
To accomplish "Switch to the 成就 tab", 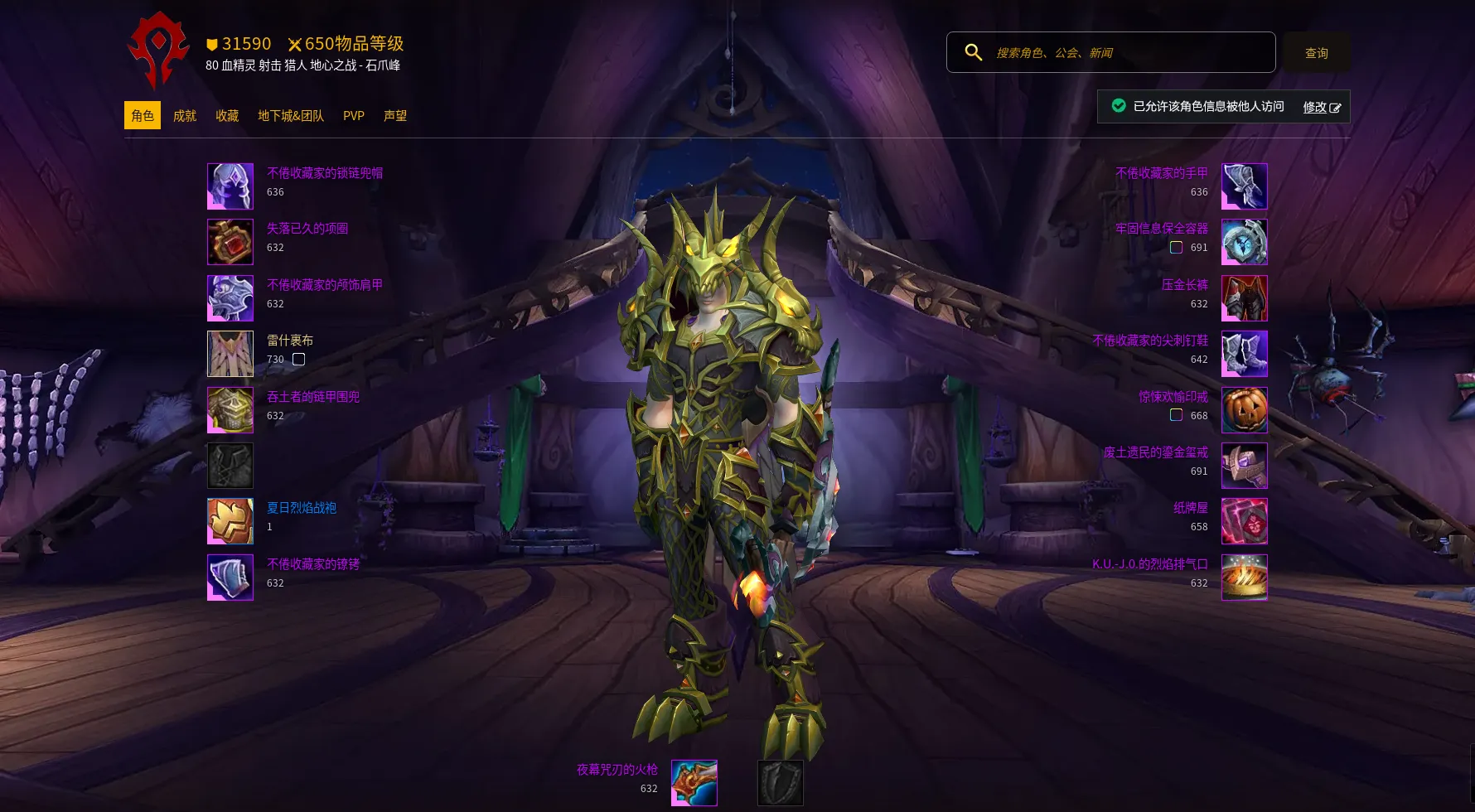I will click(184, 116).
